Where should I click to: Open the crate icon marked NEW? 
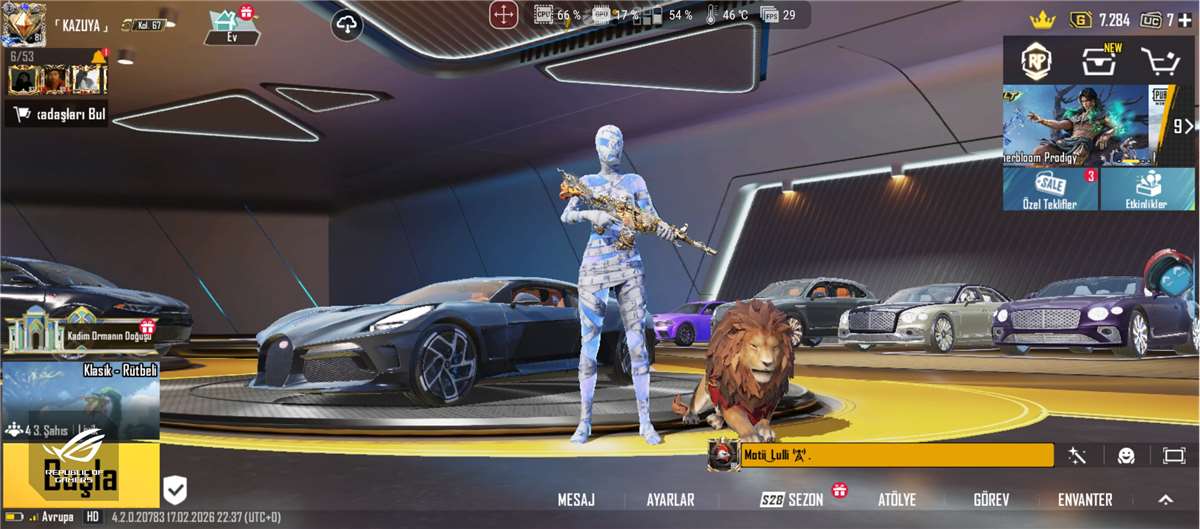(x=1099, y=62)
